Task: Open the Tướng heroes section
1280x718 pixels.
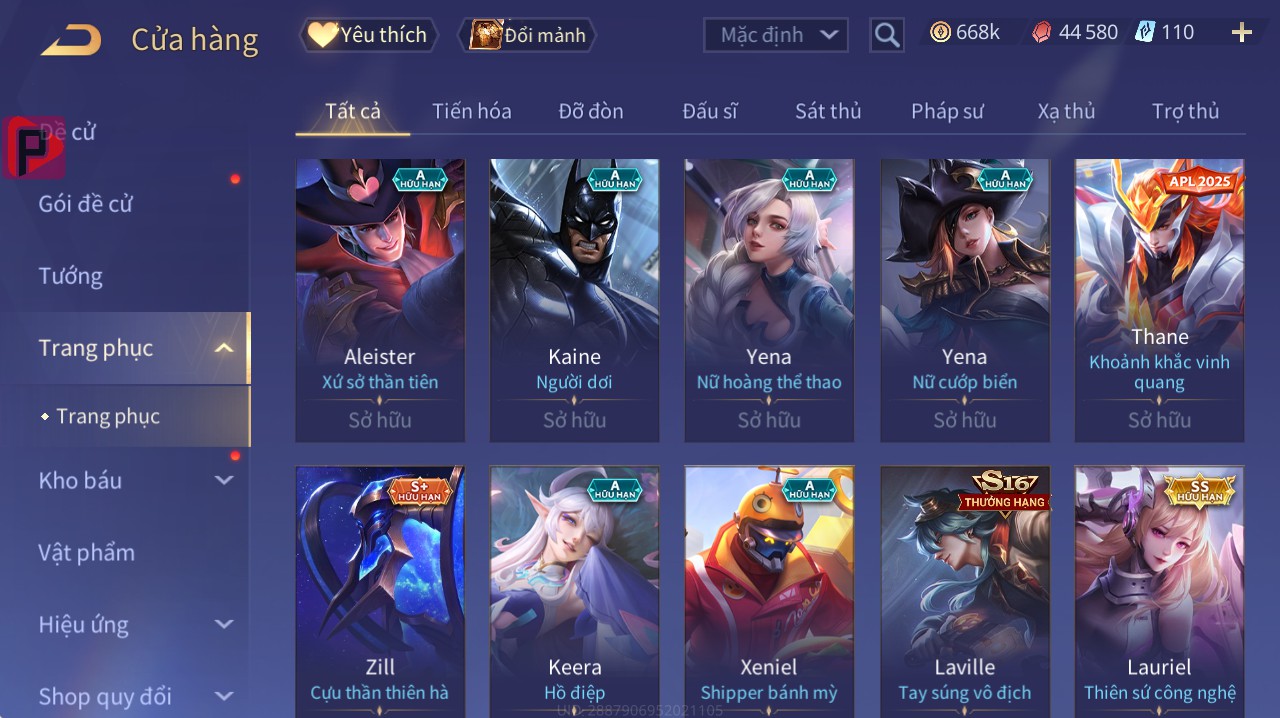Action: pos(70,276)
